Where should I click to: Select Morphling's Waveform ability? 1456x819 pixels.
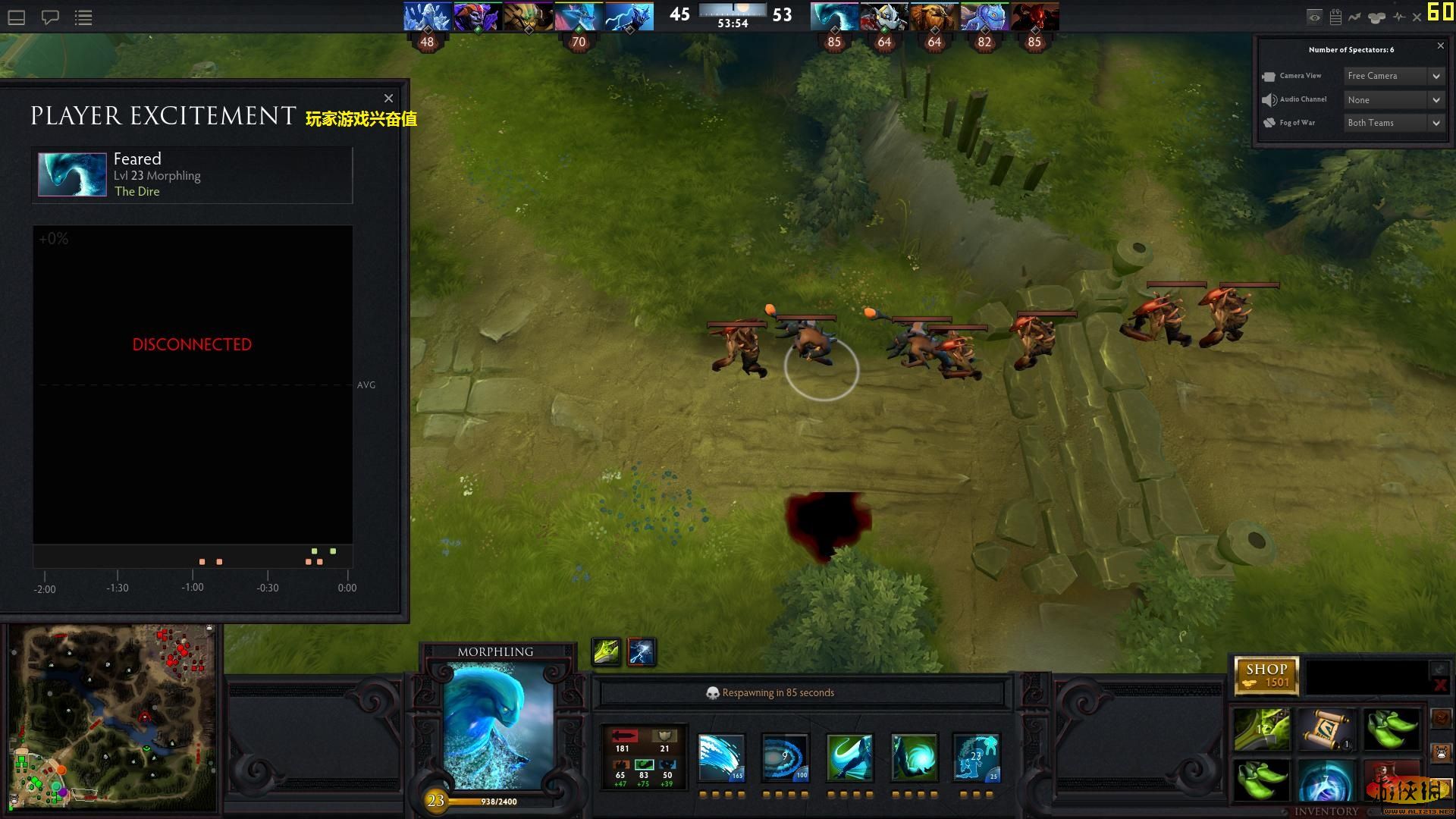(x=720, y=758)
